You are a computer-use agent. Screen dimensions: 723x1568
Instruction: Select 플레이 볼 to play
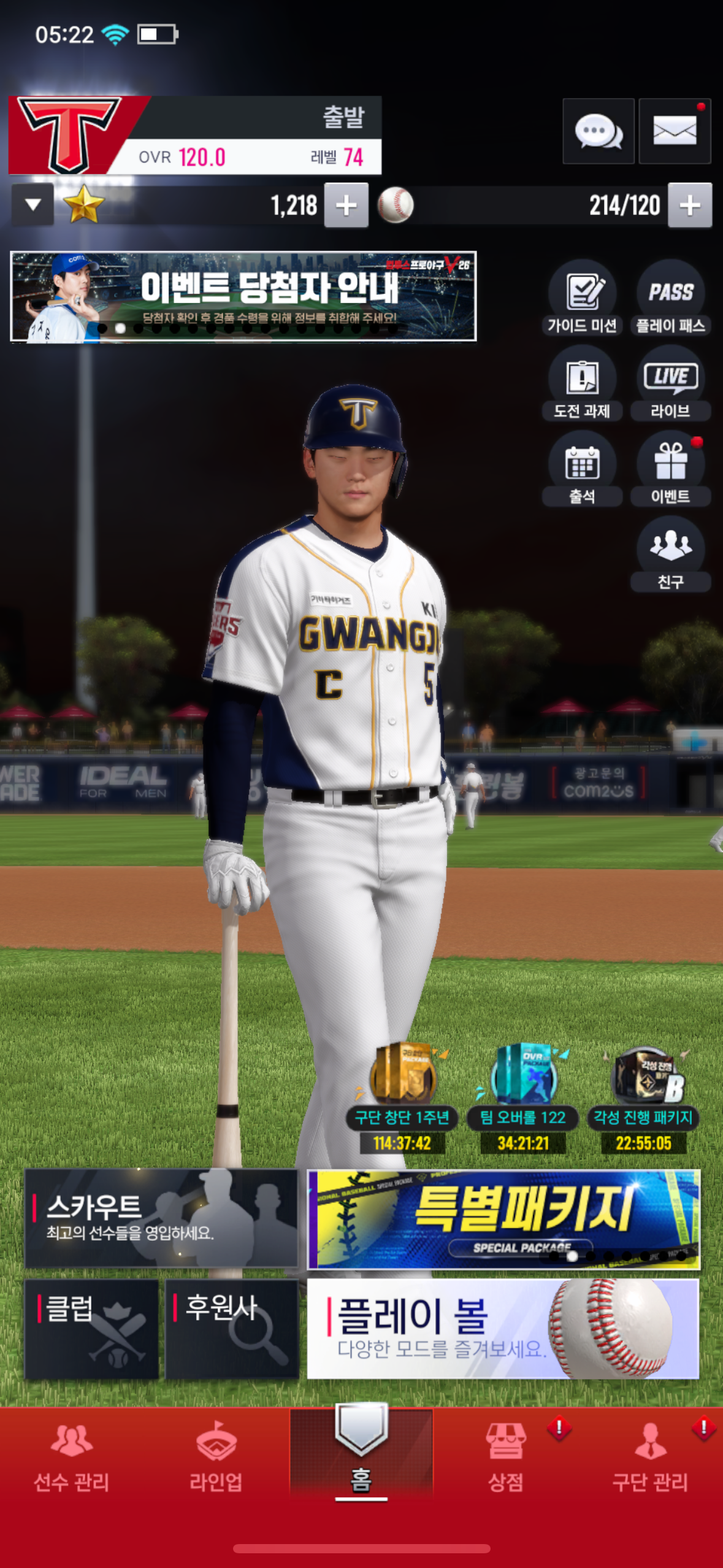coord(503,1329)
